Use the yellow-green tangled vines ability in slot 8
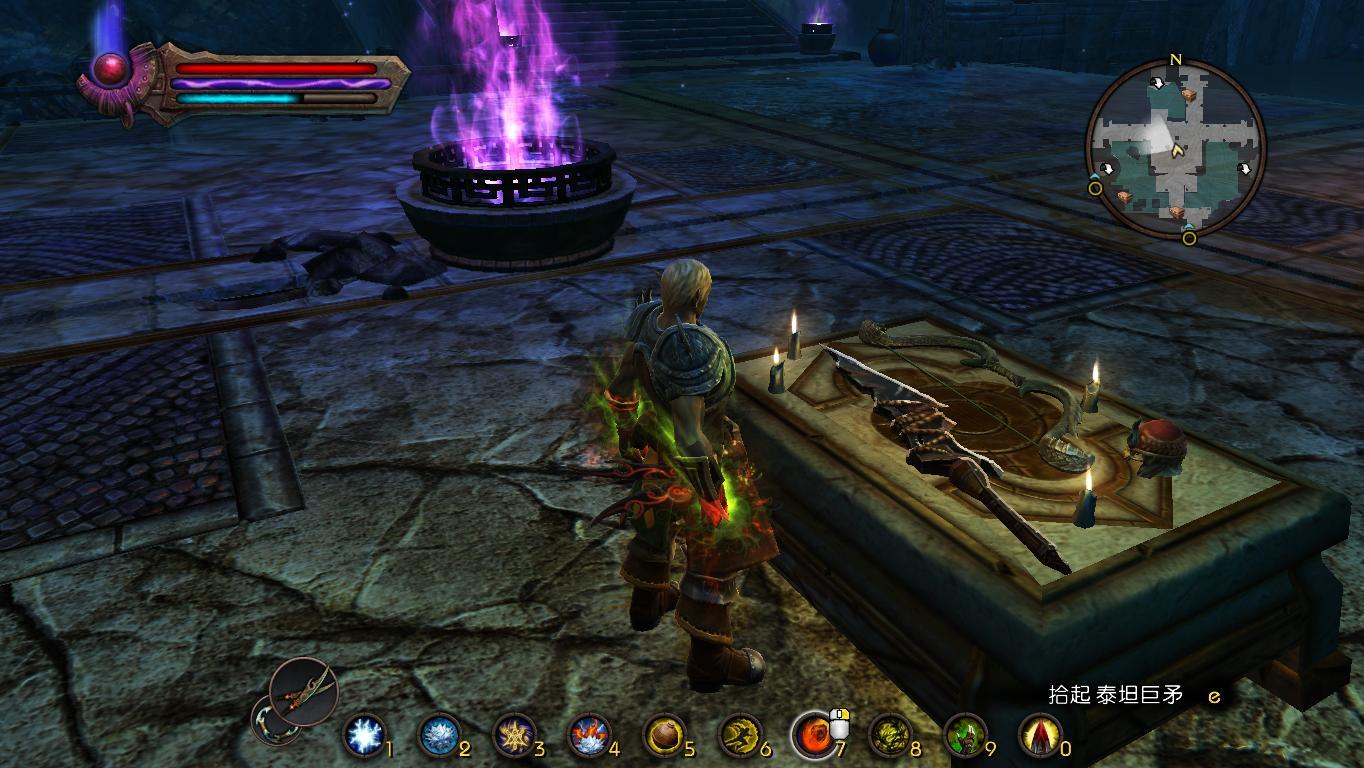 click(x=889, y=736)
